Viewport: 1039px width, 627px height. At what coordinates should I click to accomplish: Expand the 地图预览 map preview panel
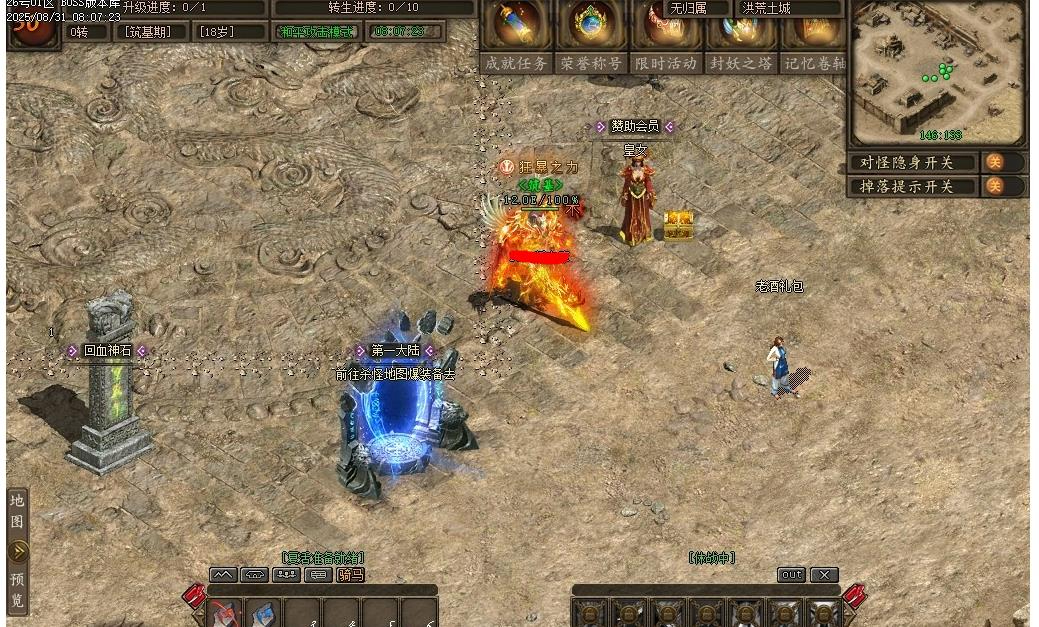[18, 551]
